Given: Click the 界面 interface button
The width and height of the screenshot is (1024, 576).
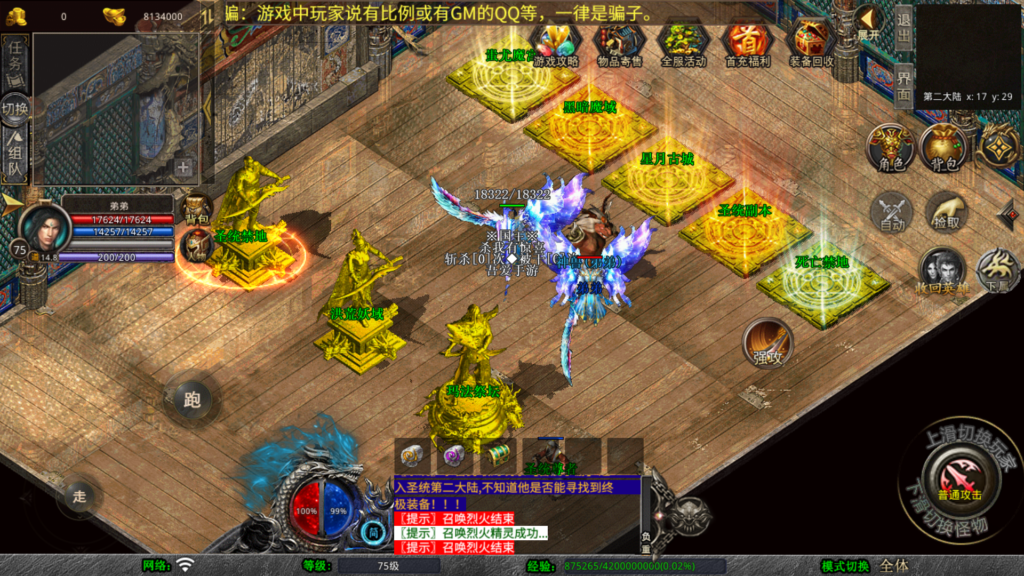Looking at the screenshot, I should [x=903, y=87].
